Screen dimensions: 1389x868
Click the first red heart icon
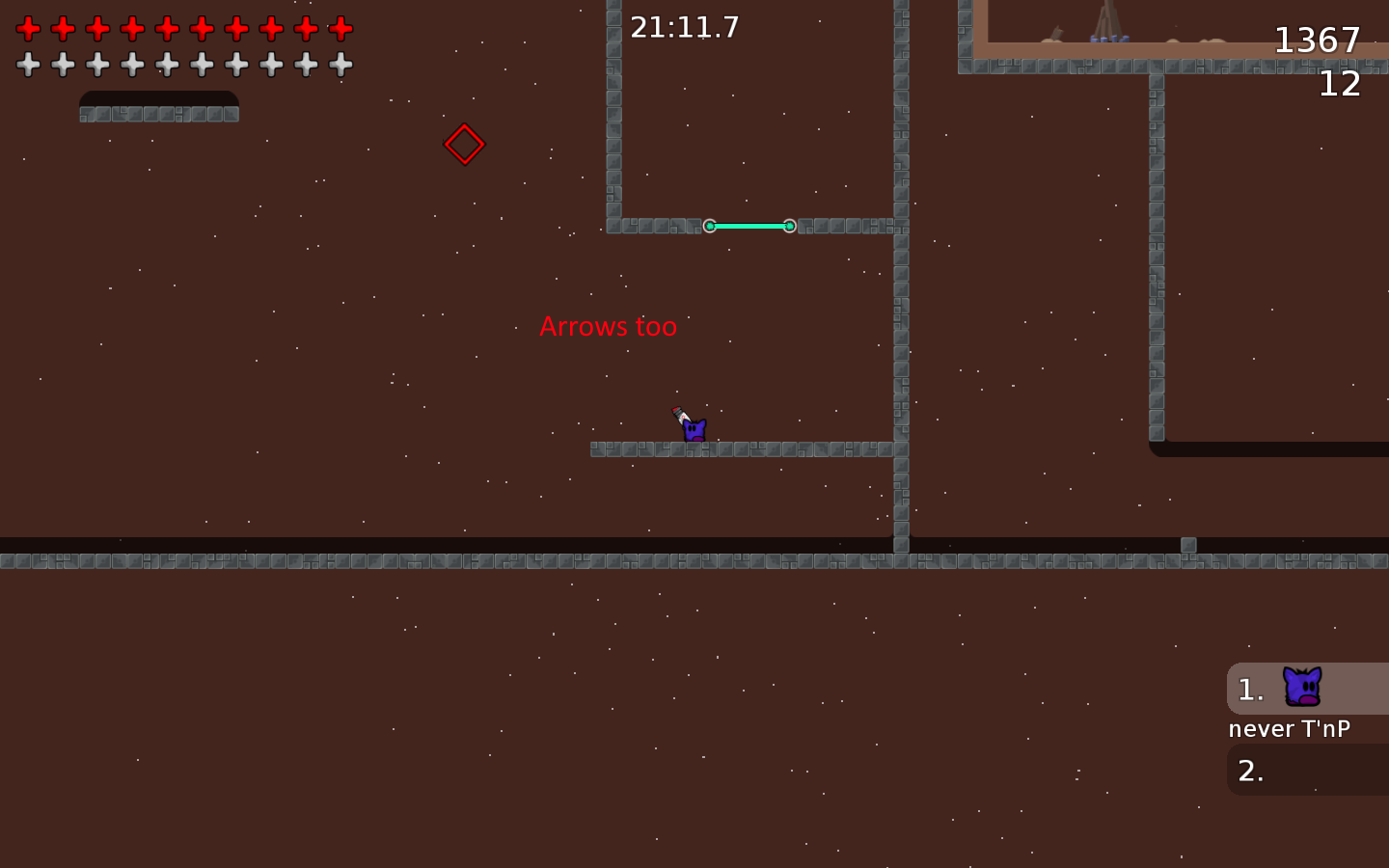(x=29, y=28)
